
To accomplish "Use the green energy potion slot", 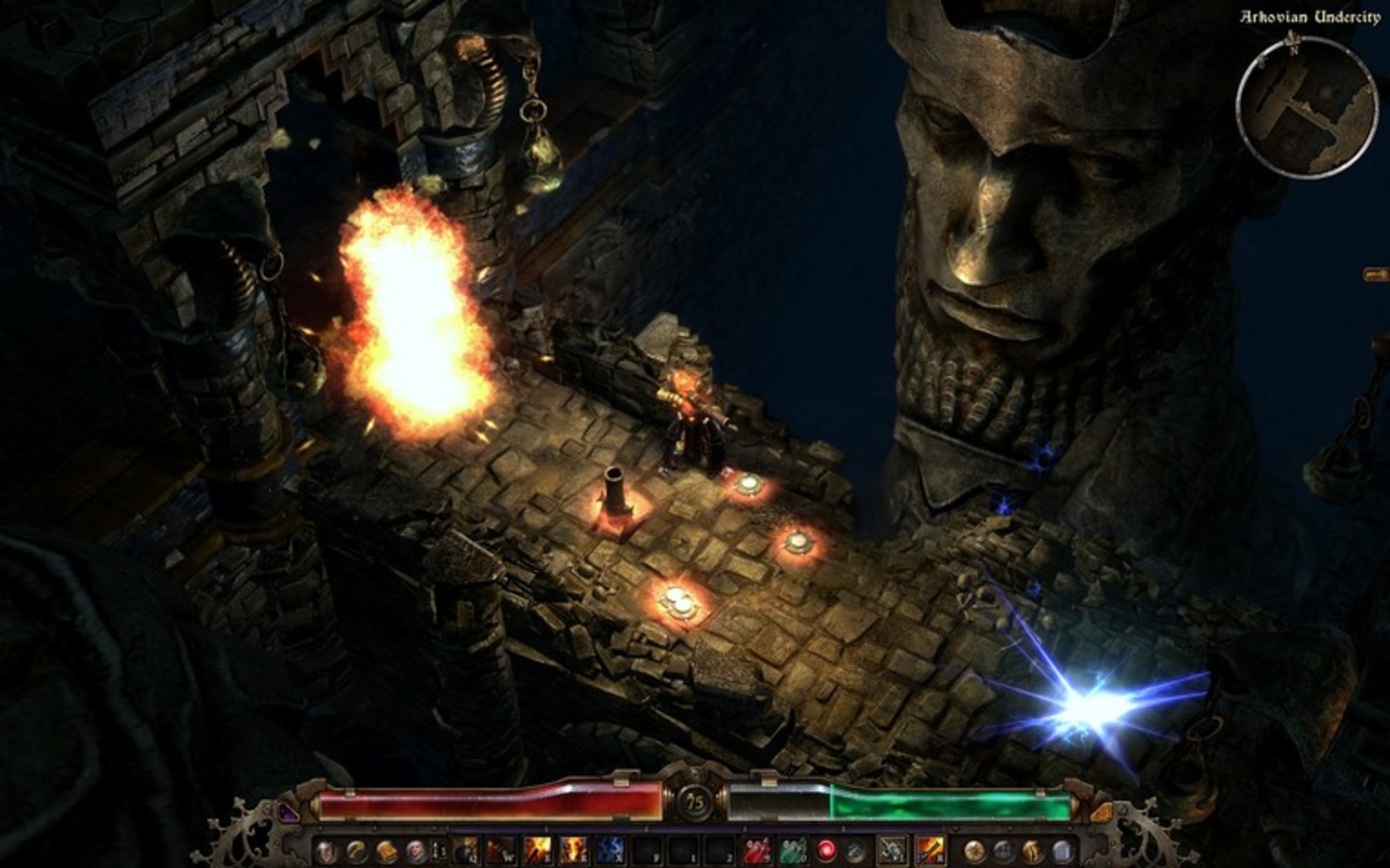I will pos(792,850).
